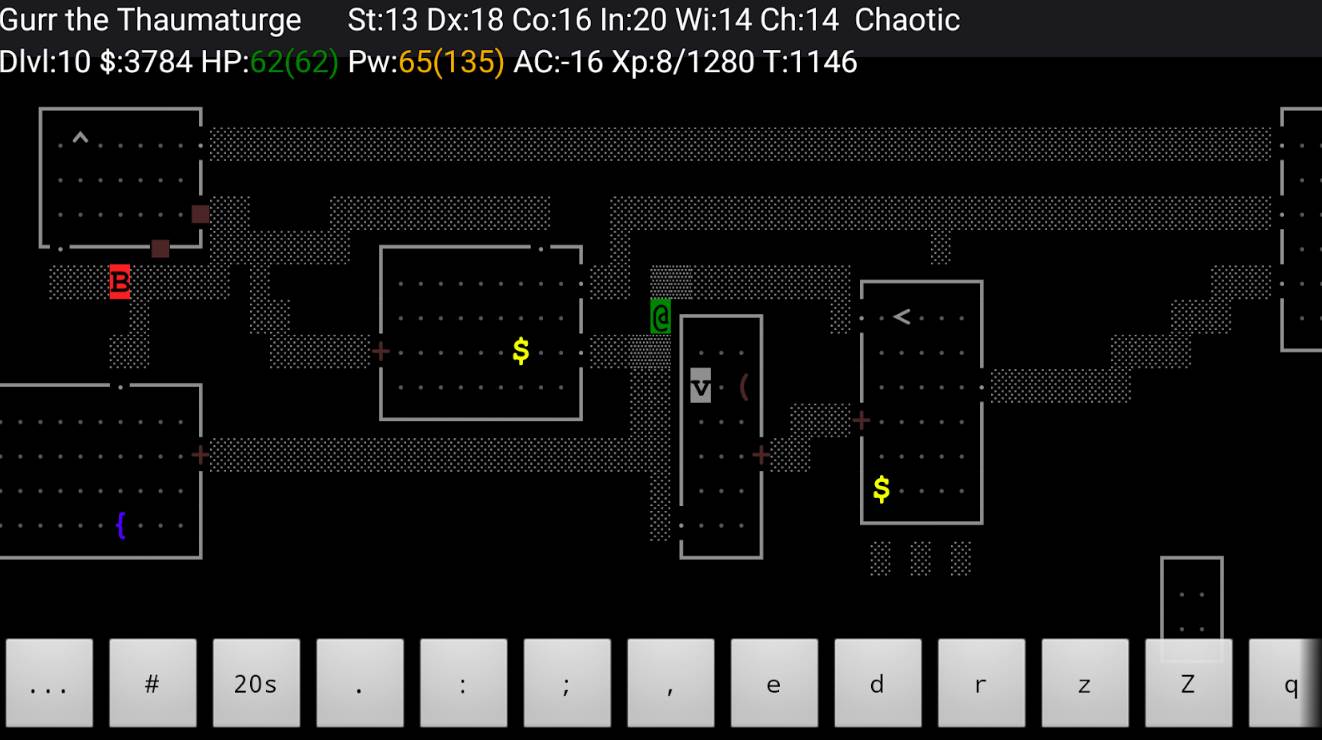Select the red B bat monster

pyautogui.click(x=119, y=284)
